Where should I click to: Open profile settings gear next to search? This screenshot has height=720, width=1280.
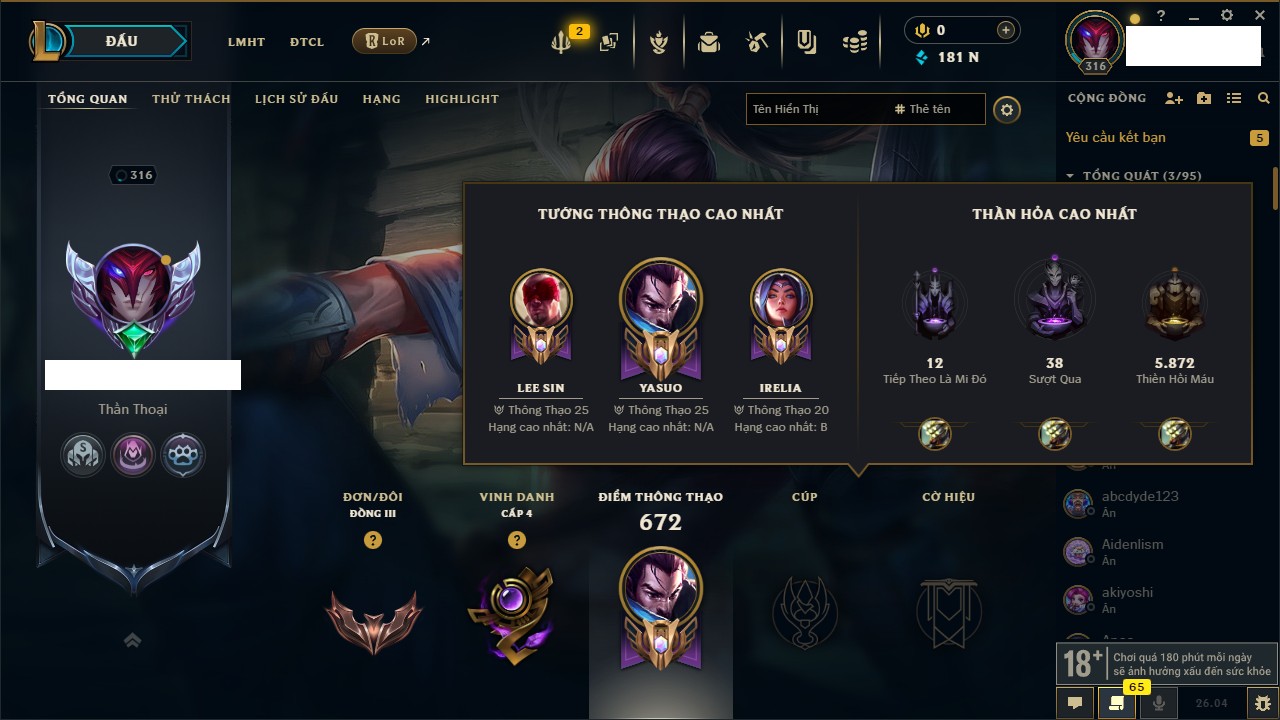tap(1007, 109)
